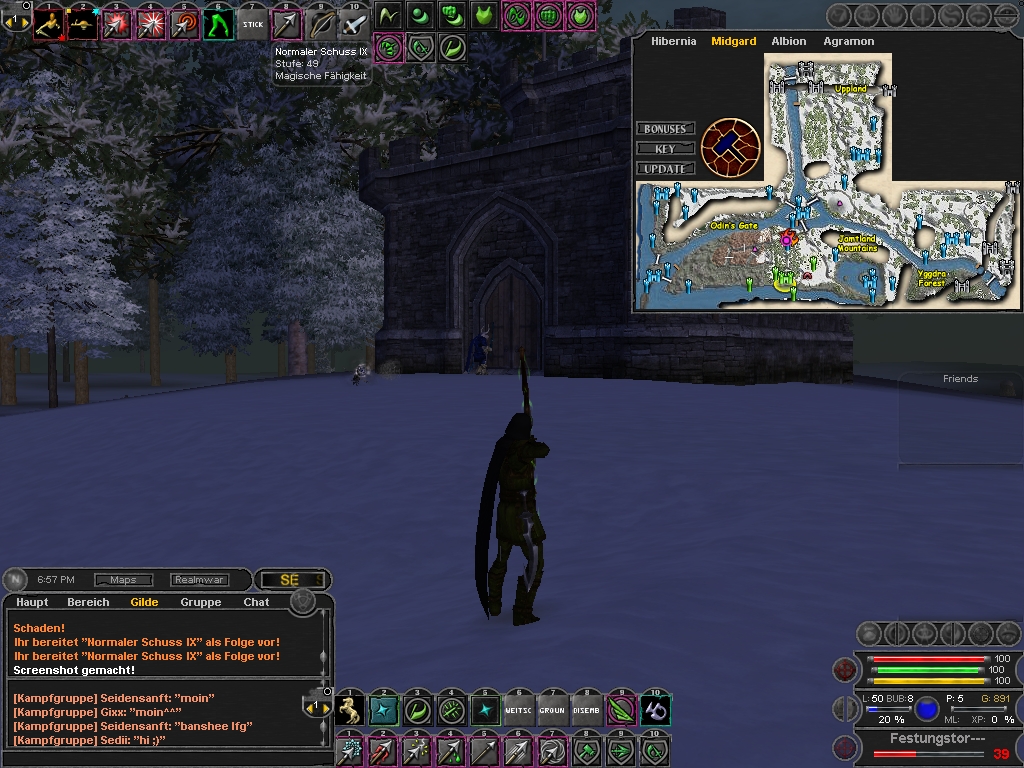The width and height of the screenshot is (1024, 768).
Task: Activate the STICK hotbar slot
Action: [x=253, y=24]
